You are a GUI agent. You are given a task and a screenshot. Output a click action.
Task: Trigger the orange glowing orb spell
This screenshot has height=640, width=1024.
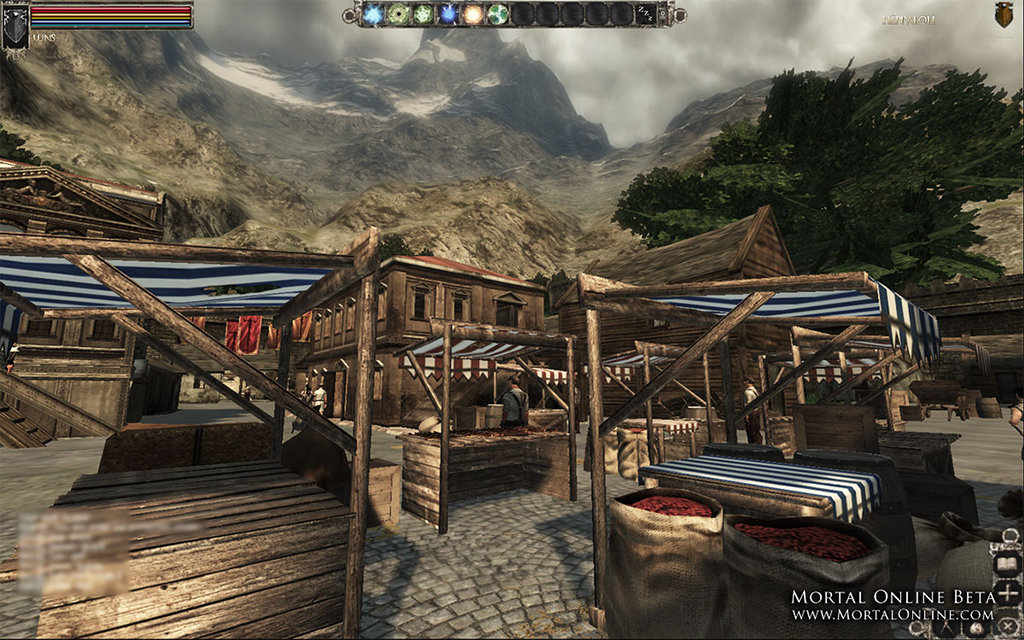(472, 14)
